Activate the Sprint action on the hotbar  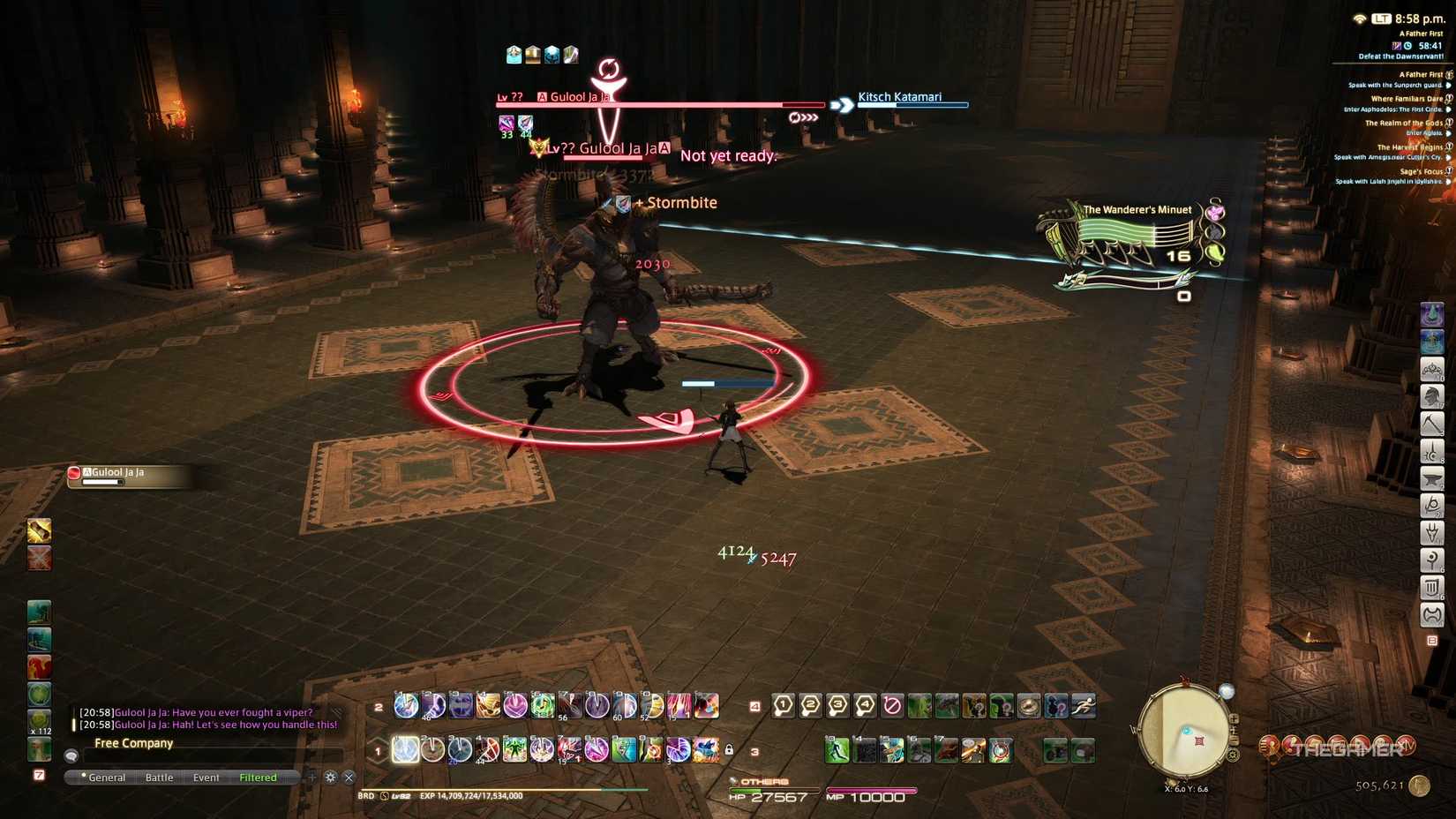1082,704
